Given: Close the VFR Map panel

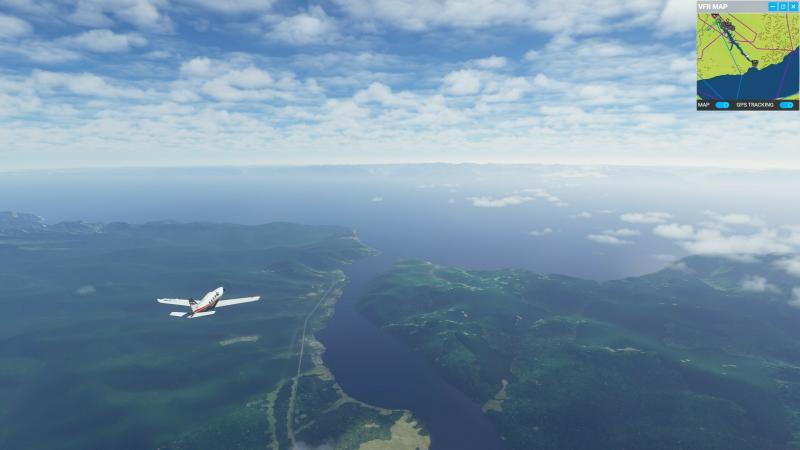Looking at the screenshot, I should (x=793, y=6).
